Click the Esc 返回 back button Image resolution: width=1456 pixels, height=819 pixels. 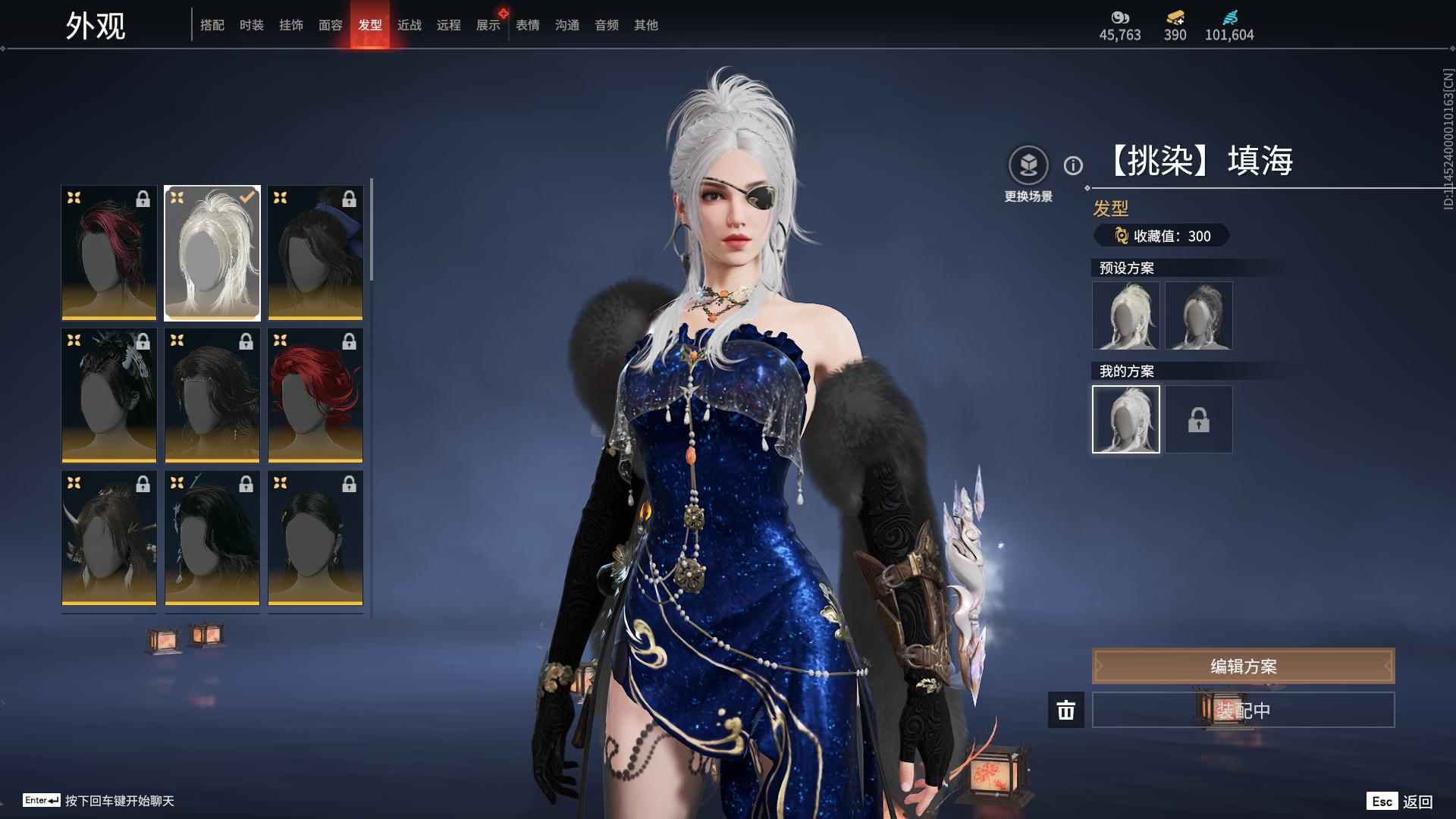pos(1400,802)
